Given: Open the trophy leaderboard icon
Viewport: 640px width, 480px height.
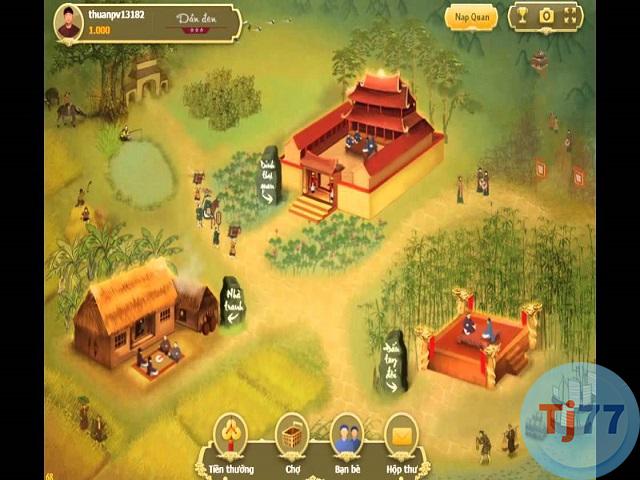Looking at the screenshot, I should 521,16.
